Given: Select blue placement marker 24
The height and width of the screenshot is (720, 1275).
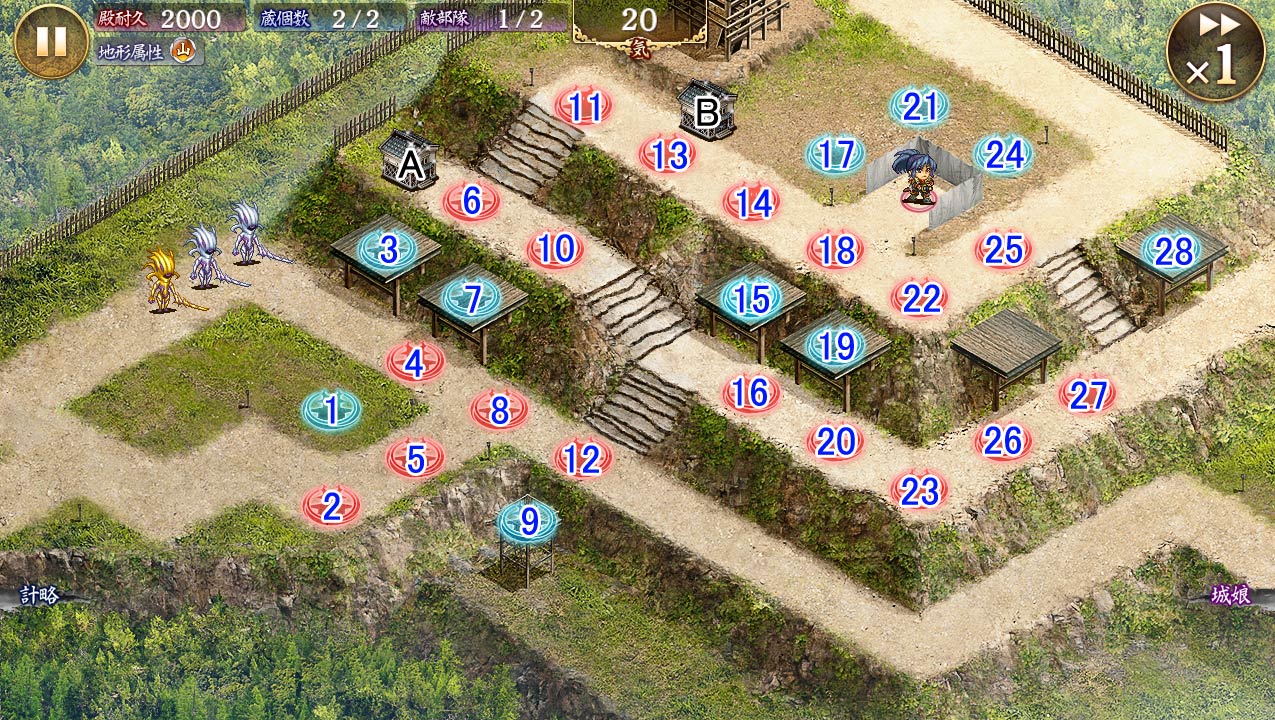Looking at the screenshot, I should (1003, 155).
